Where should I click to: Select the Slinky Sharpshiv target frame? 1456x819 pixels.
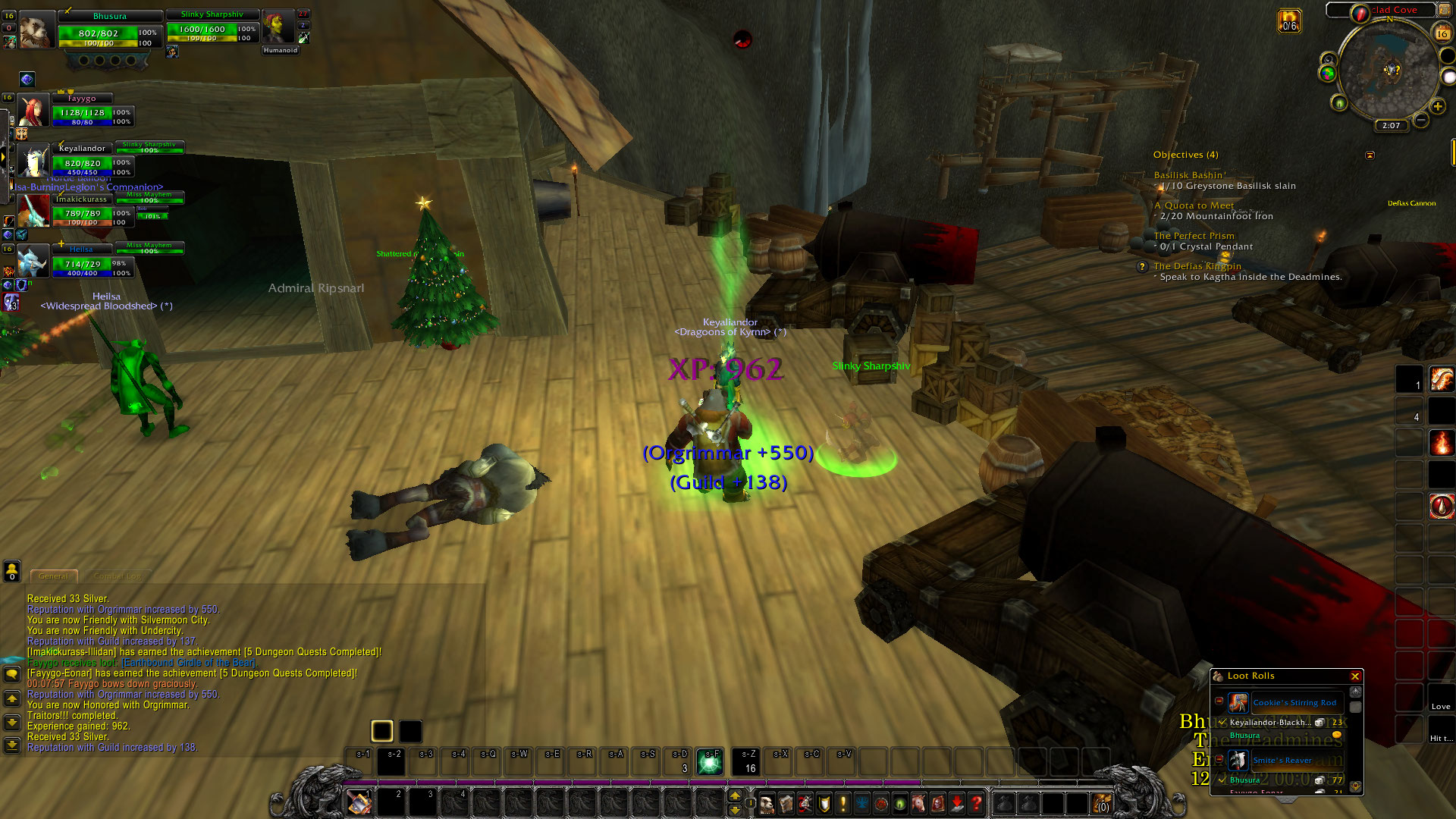pyautogui.click(x=212, y=28)
